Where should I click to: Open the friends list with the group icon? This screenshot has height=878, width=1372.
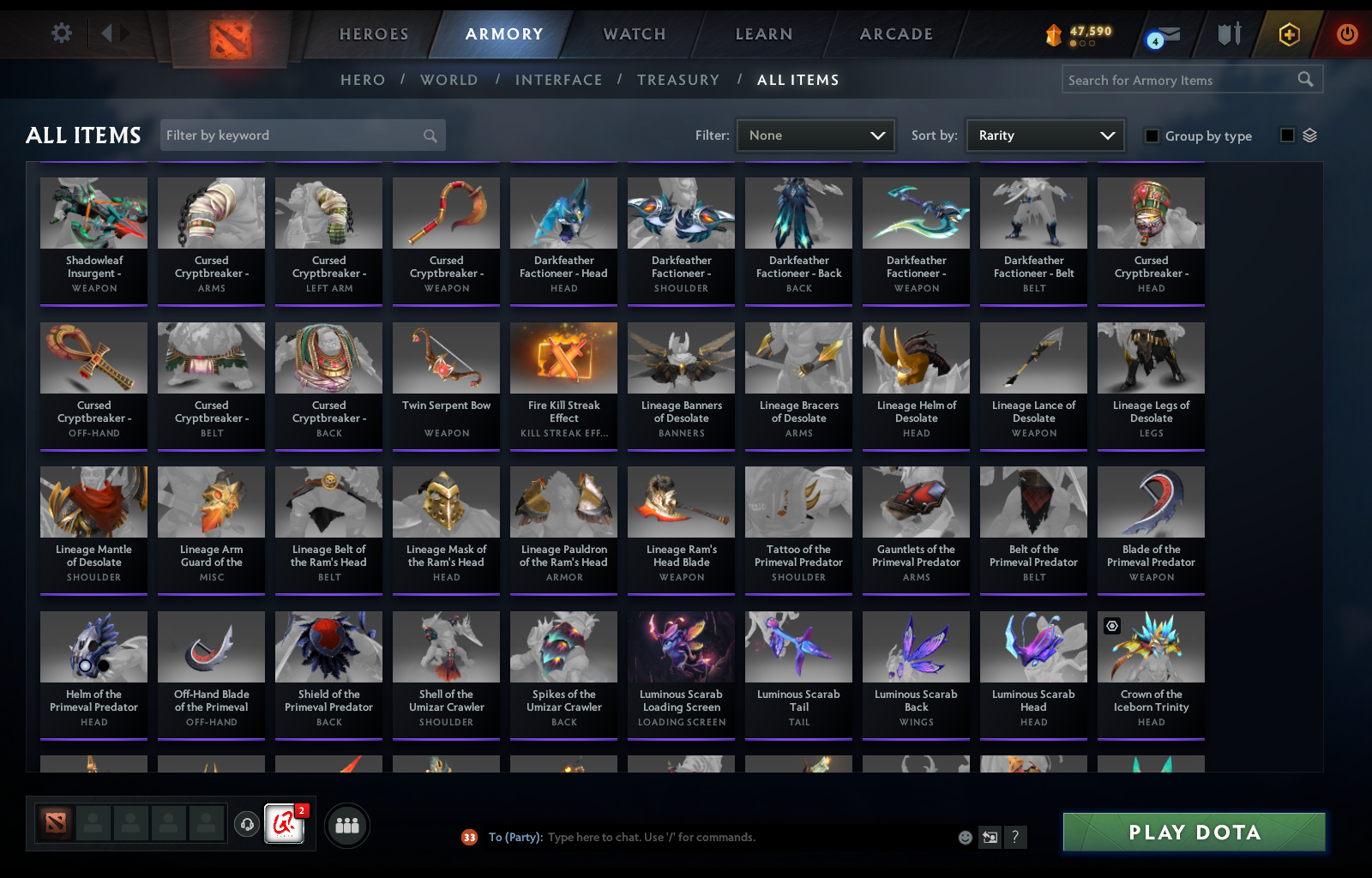pos(346,826)
